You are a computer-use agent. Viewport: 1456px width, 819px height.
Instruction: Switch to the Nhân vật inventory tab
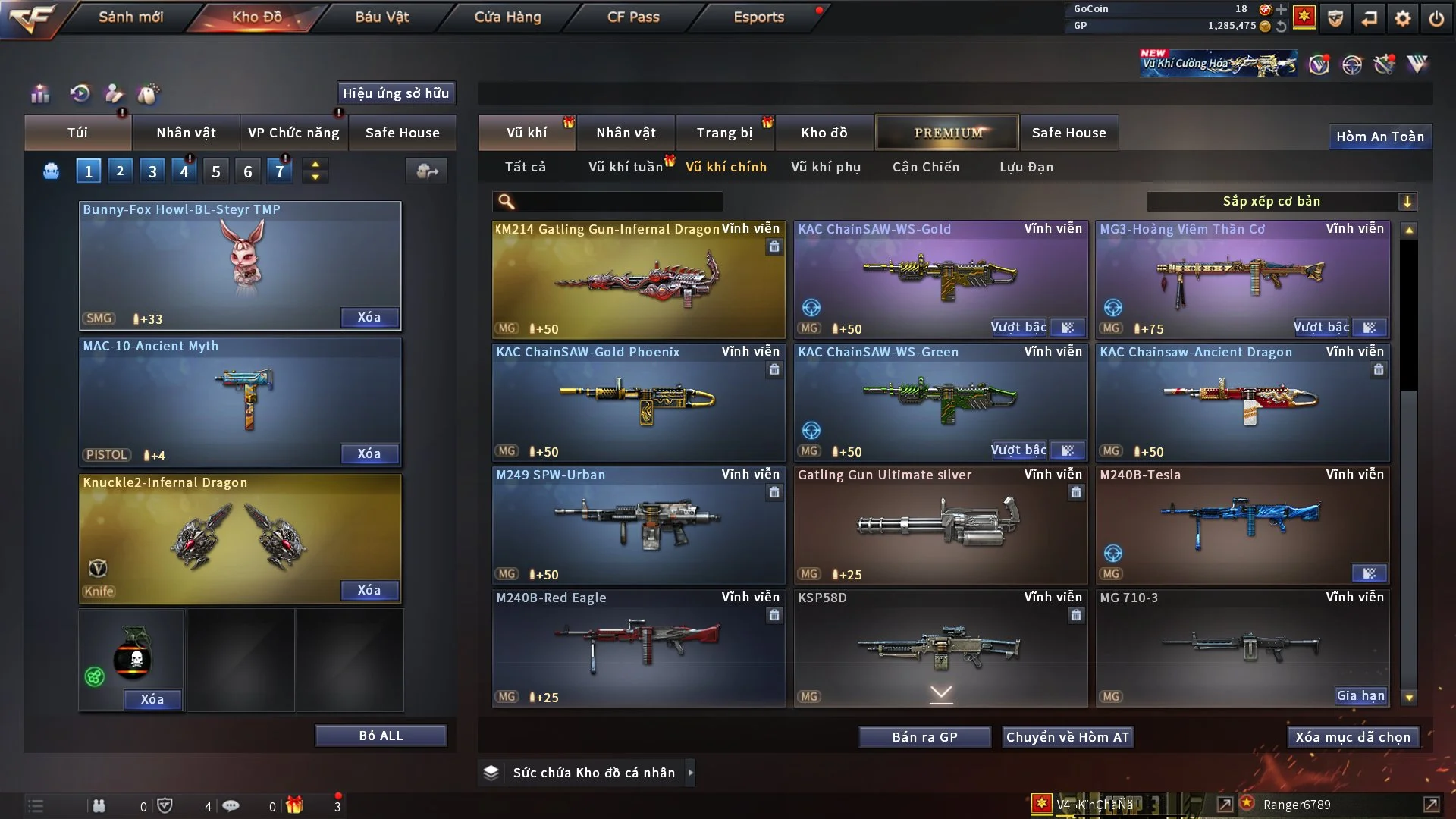point(626,133)
